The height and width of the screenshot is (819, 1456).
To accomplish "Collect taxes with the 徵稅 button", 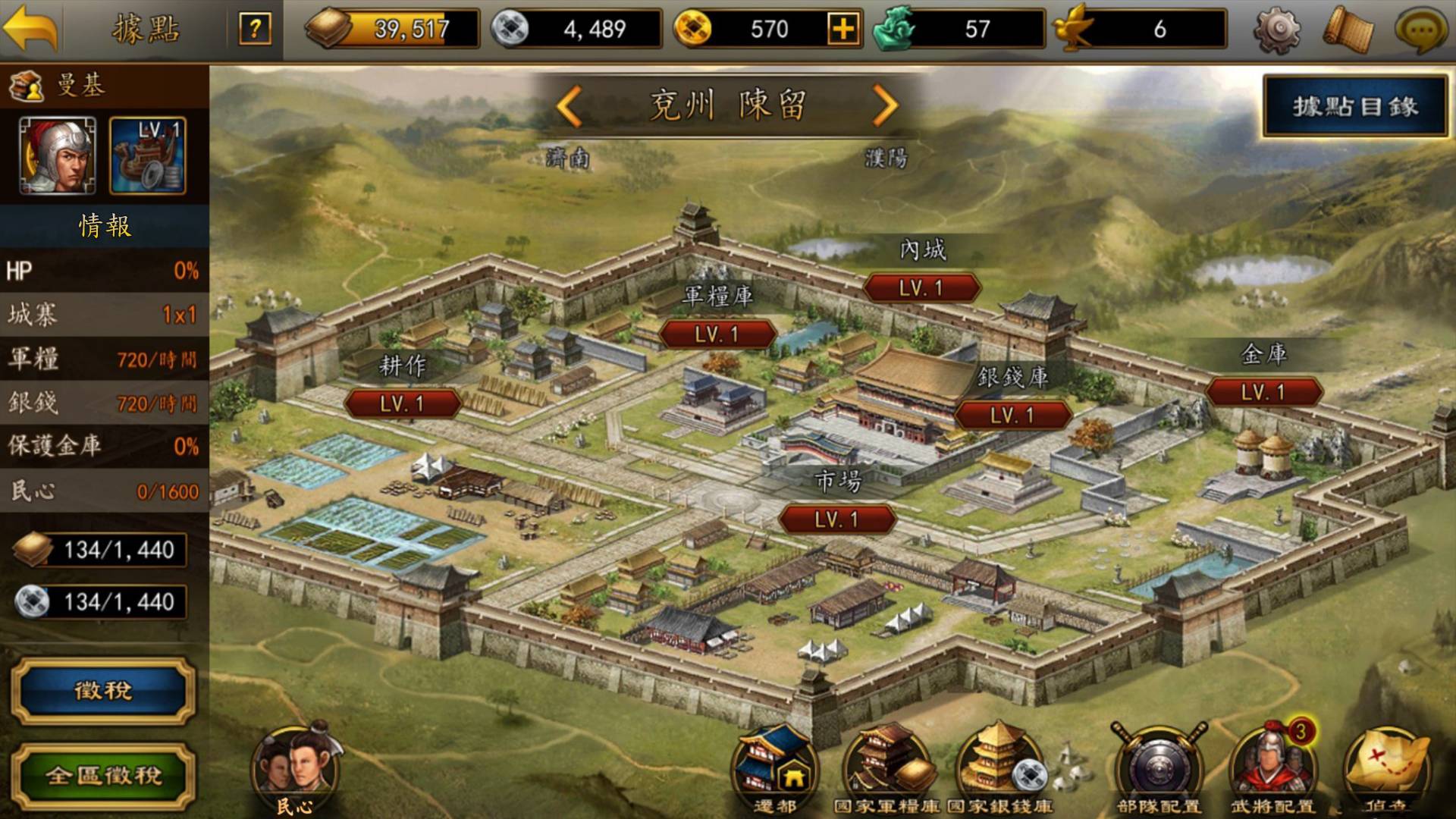I will coord(103,691).
